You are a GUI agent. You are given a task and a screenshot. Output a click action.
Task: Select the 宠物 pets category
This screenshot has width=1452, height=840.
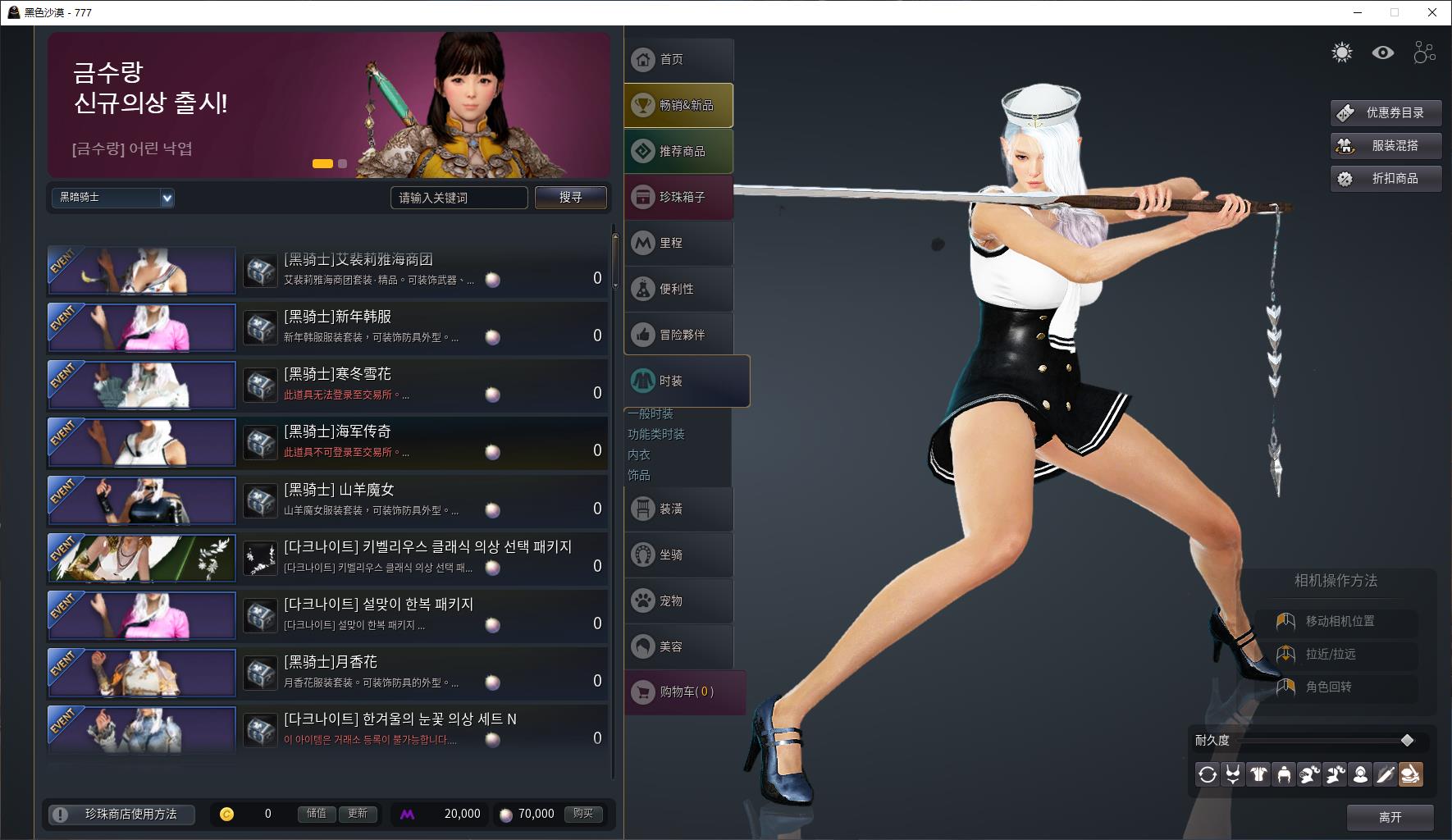click(678, 601)
